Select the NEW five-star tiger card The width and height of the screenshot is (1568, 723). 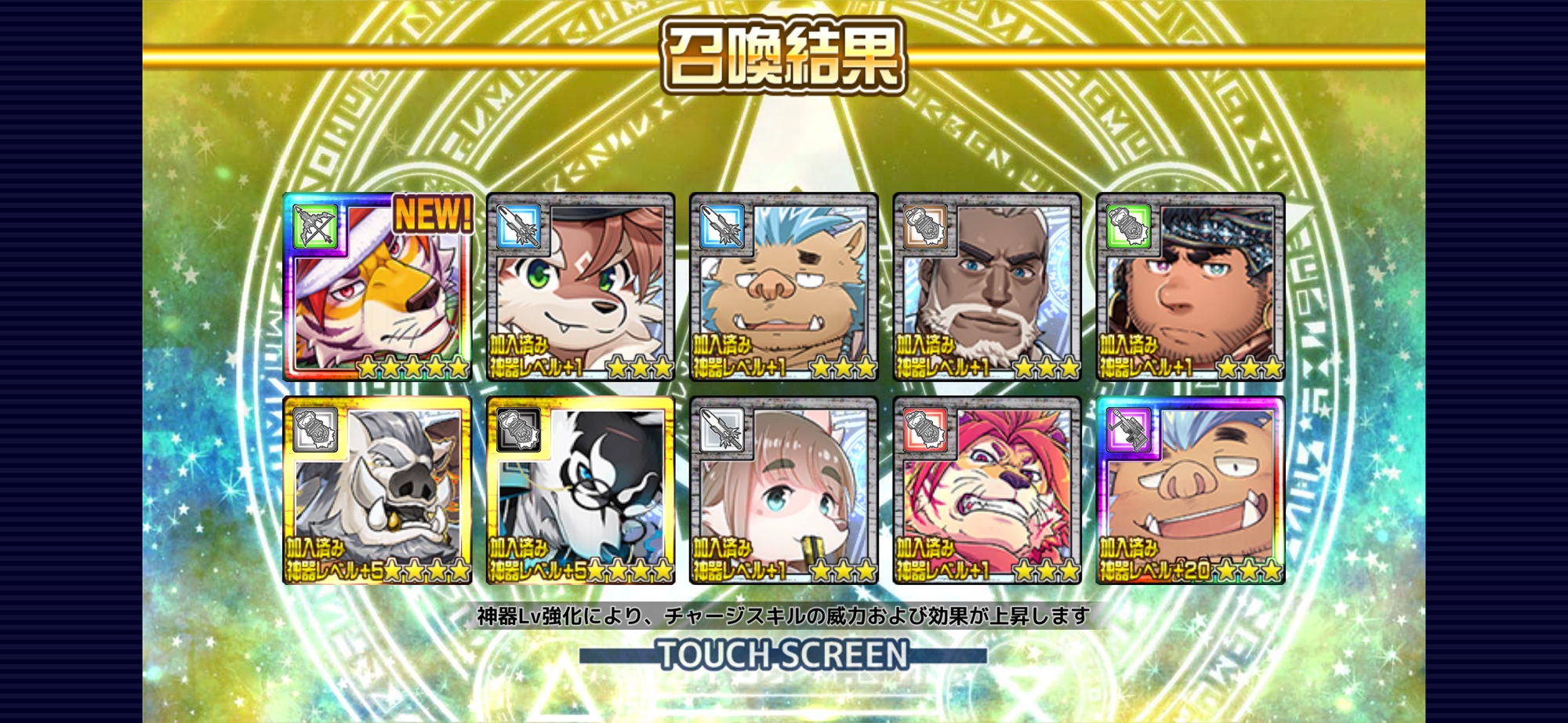pyautogui.click(x=378, y=287)
